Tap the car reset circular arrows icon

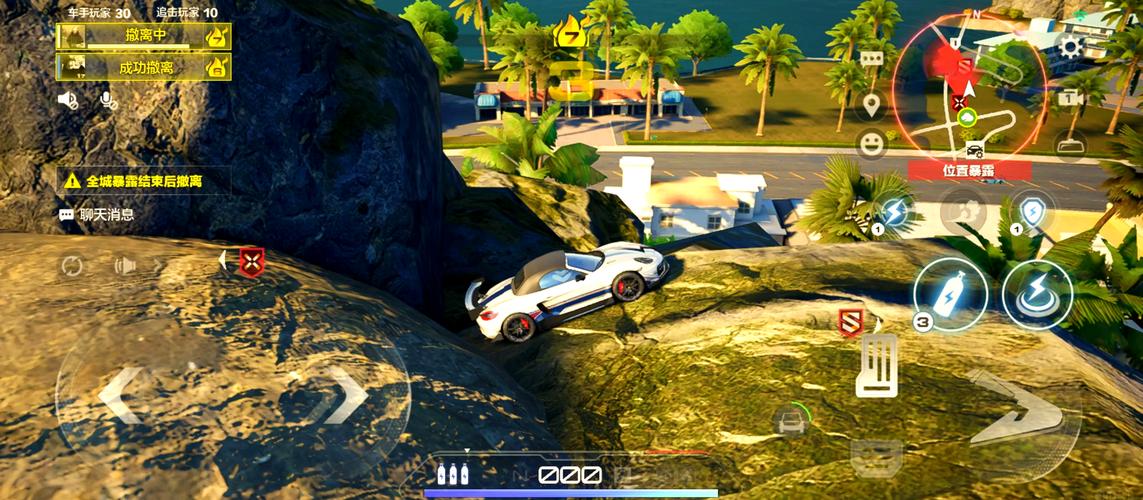click(x=72, y=266)
